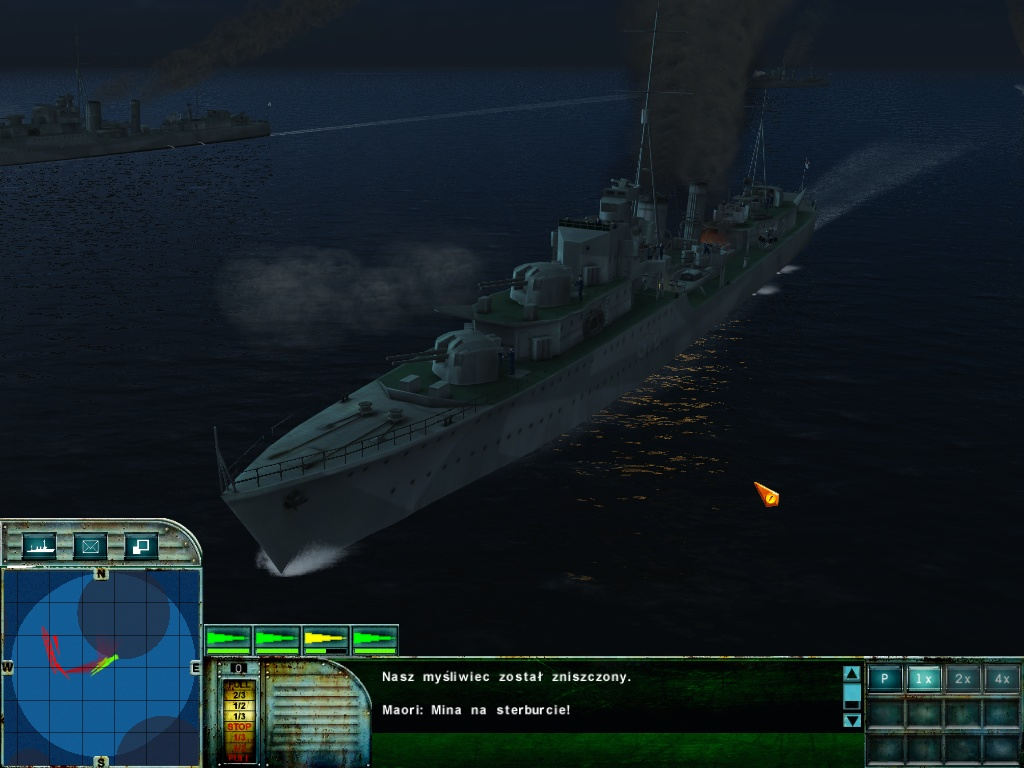
Task: Set game speed to 4x
Action: tap(1001, 678)
